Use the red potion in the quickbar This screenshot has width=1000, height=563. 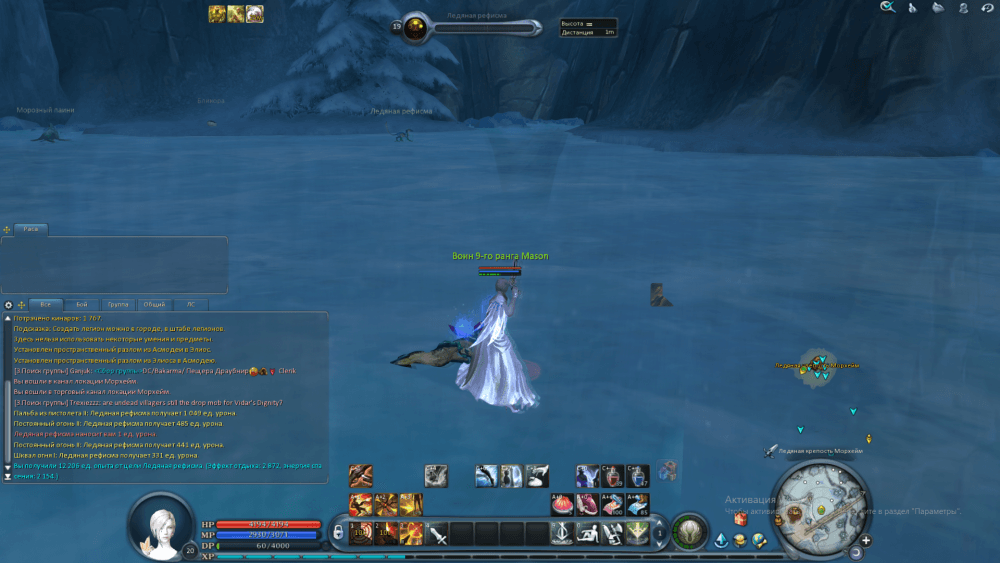613,476
